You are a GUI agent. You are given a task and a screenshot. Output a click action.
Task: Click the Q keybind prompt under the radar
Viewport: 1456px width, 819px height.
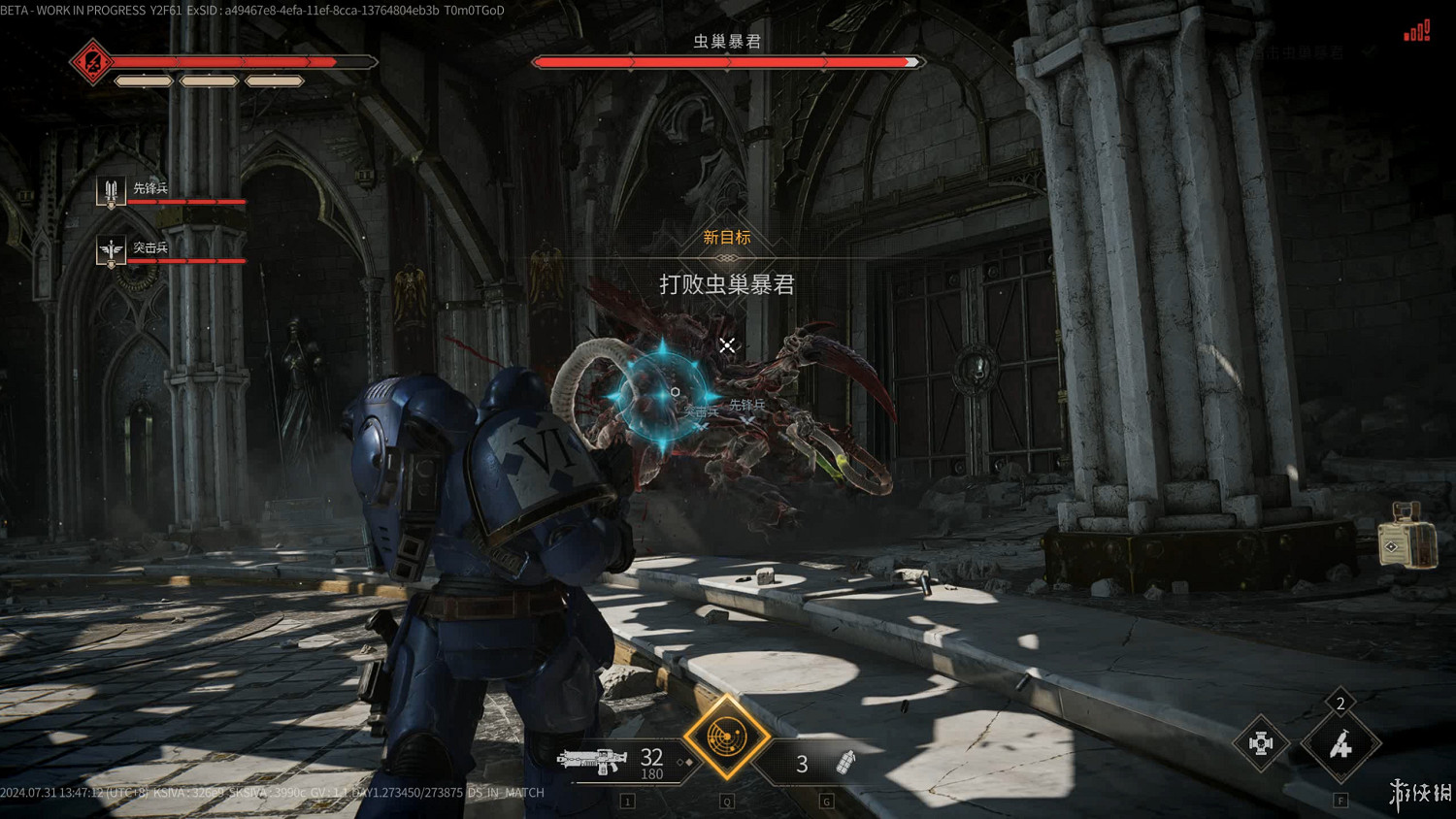pos(725,801)
